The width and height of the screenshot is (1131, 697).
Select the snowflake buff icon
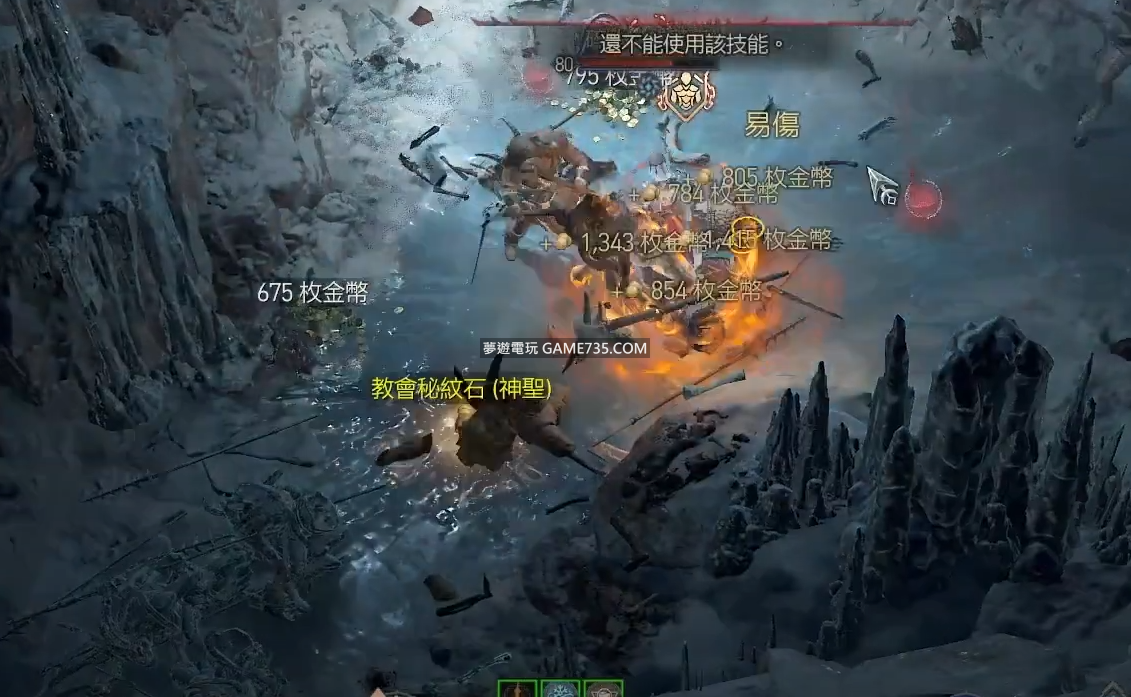560,688
